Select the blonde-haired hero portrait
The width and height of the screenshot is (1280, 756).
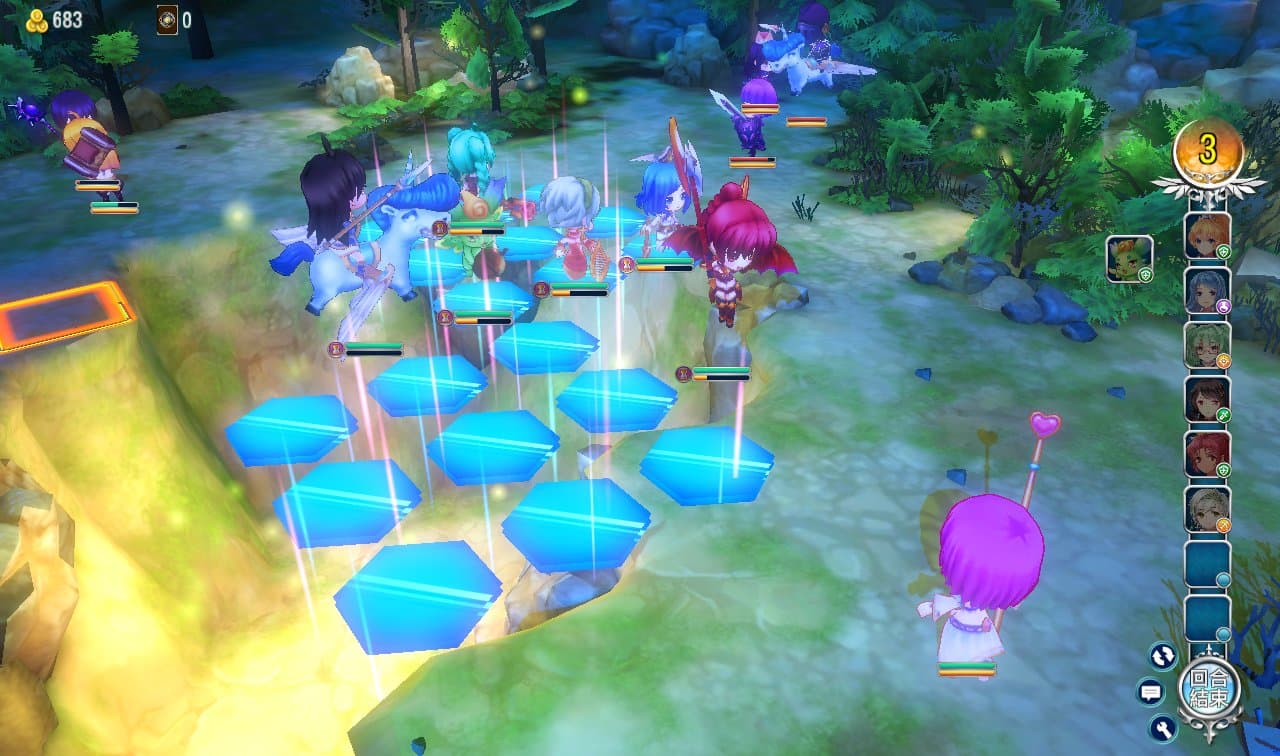click(1207, 236)
